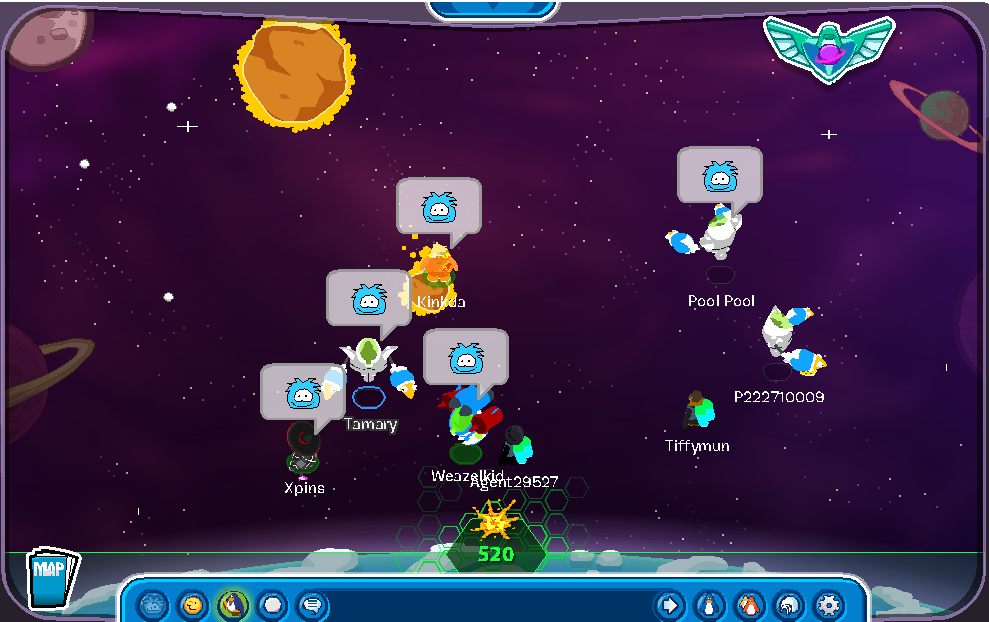Screen dimensions: 989x622
Task: Open your penguin player card
Action: click(x=709, y=605)
